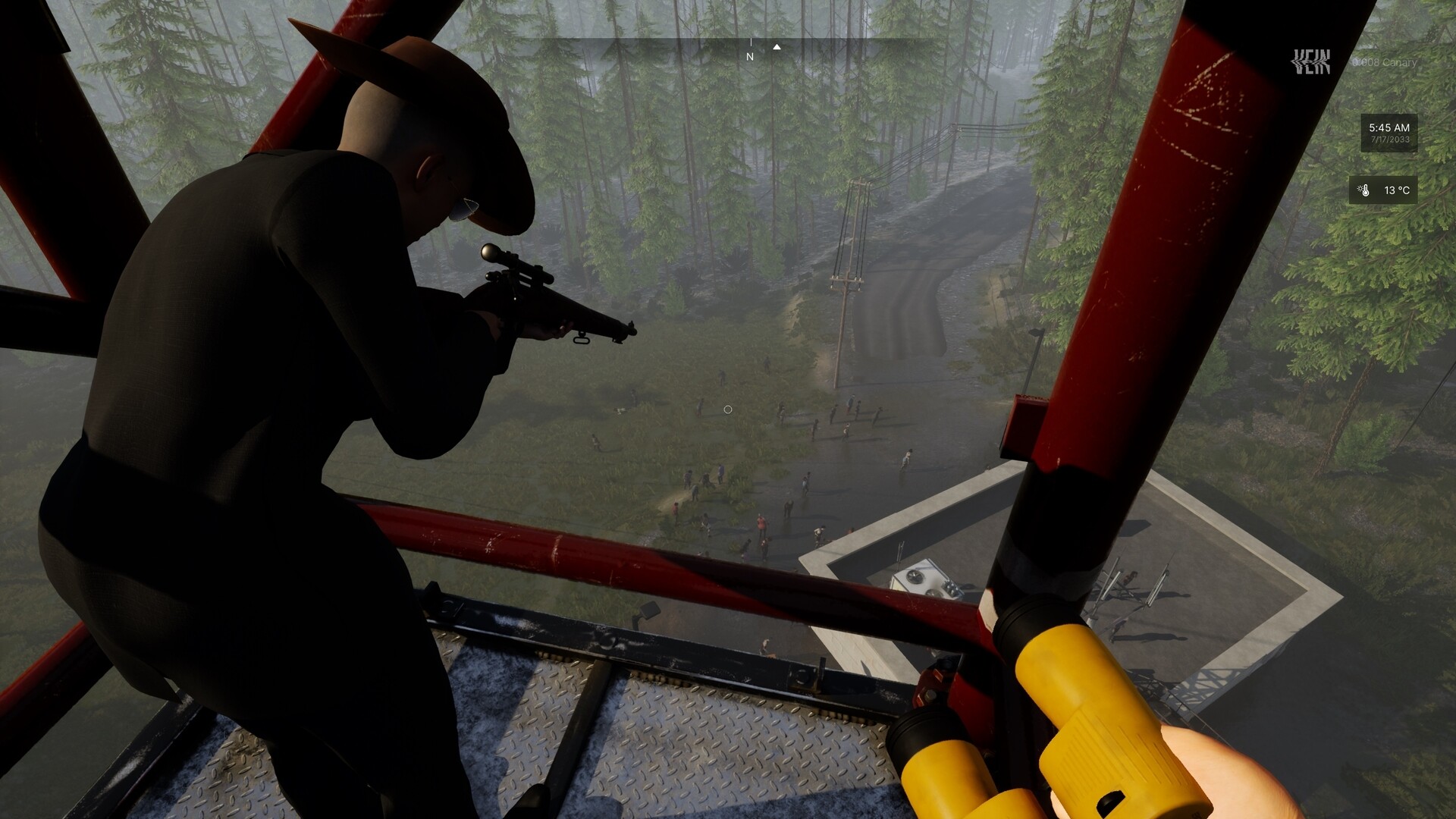Click the snowflake symbol beside the thermometer

click(x=1360, y=187)
